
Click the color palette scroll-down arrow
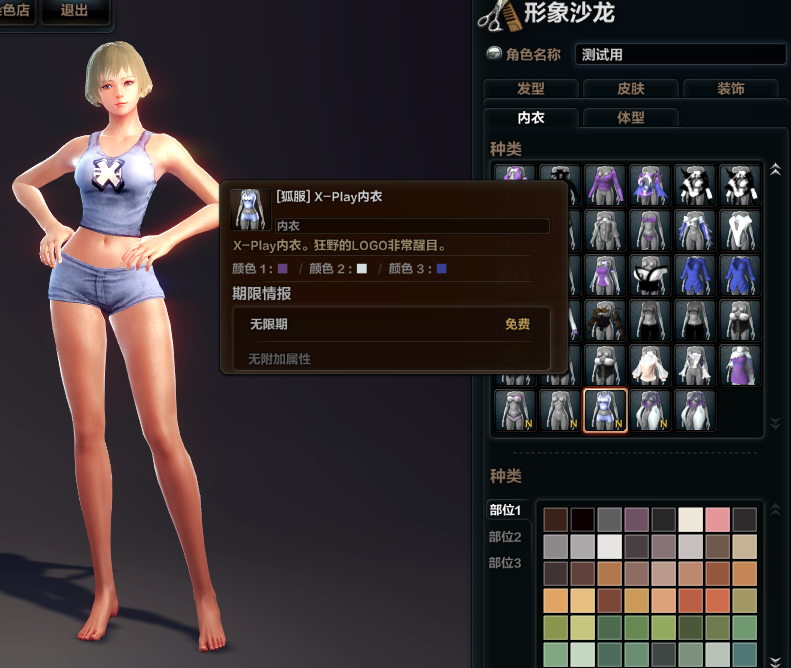point(773,659)
